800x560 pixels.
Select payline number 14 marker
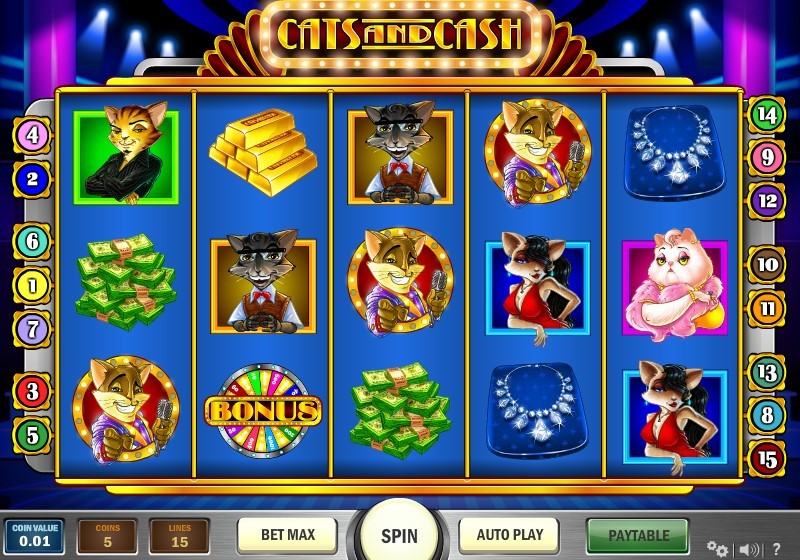coord(767,114)
